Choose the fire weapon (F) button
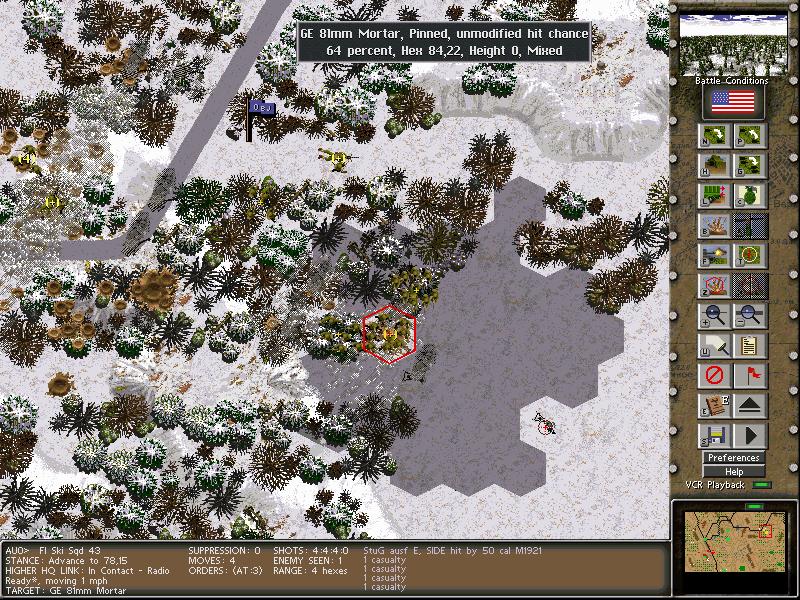 tap(714, 256)
